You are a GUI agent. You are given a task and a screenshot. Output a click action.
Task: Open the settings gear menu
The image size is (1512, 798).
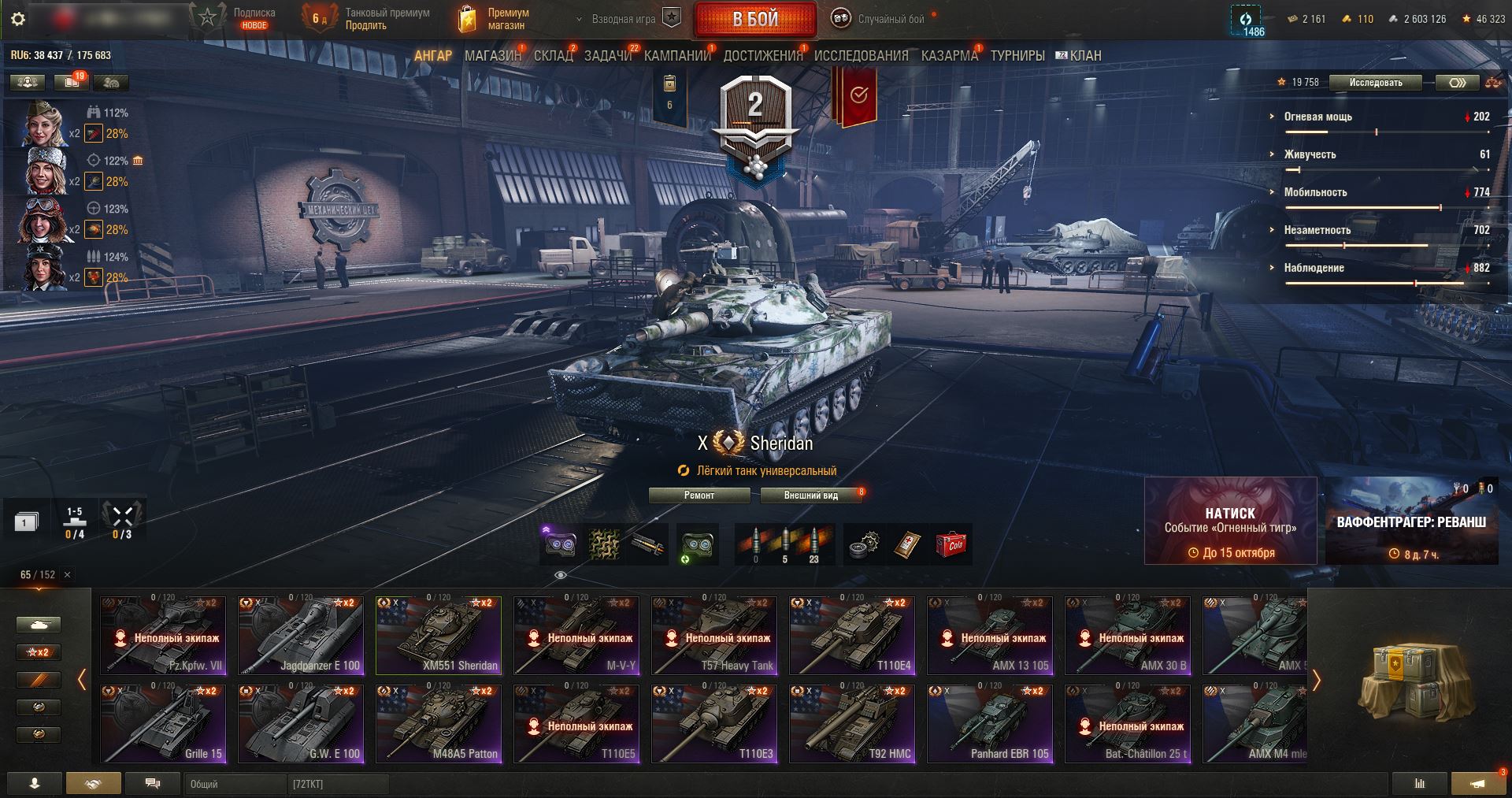(x=17, y=19)
